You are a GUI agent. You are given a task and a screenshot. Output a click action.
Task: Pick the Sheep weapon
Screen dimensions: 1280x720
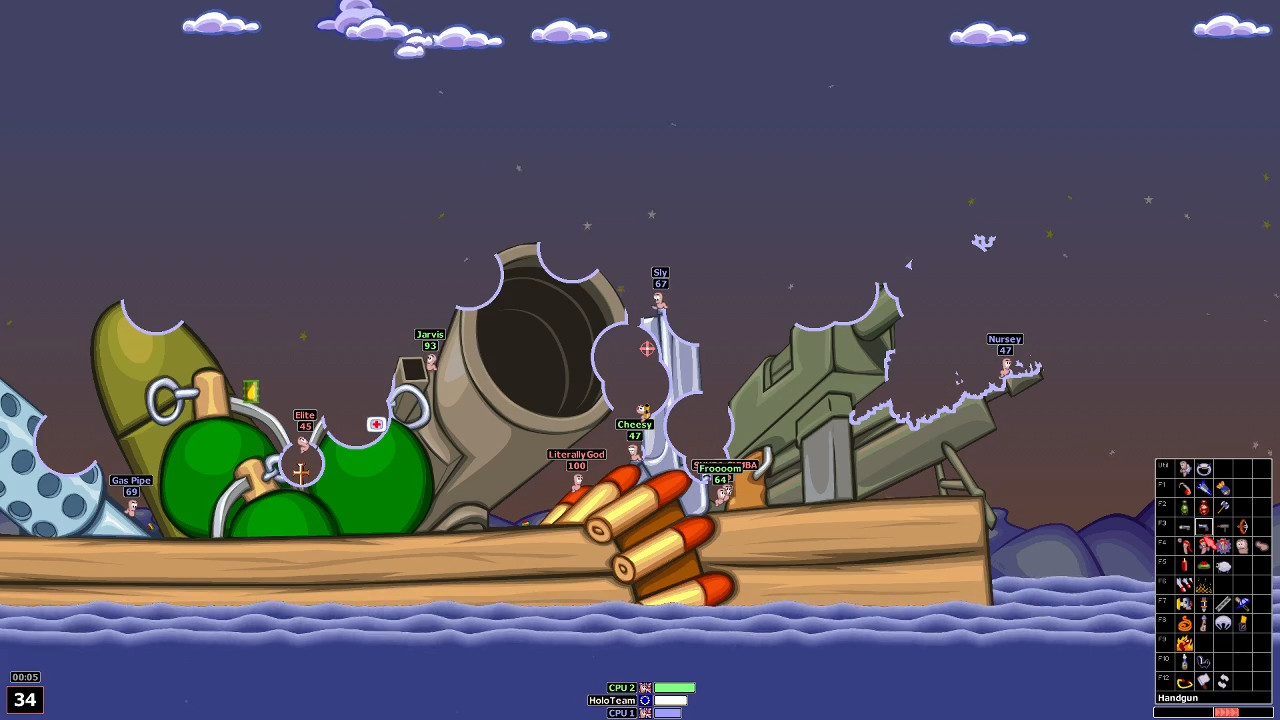(1223, 565)
